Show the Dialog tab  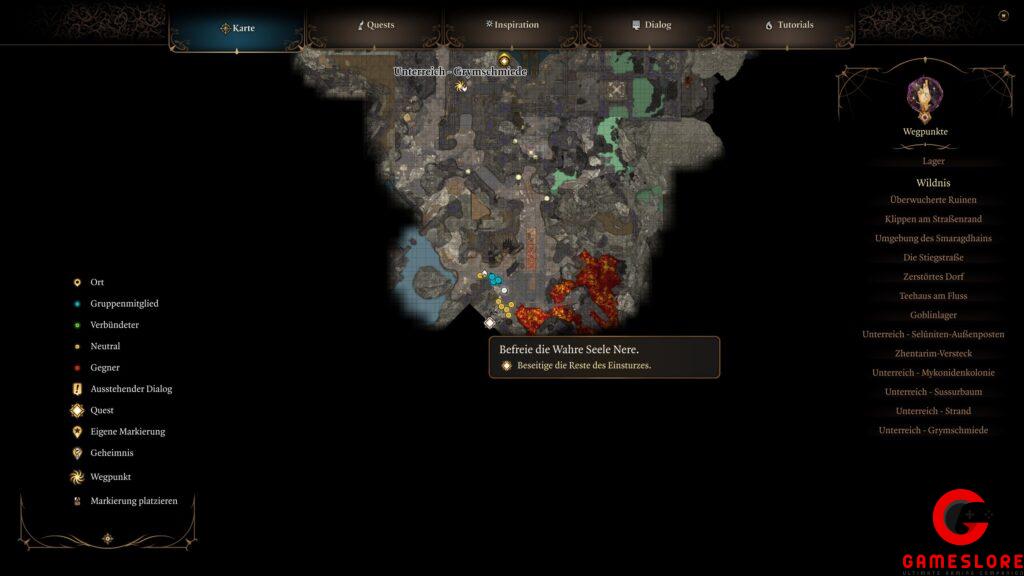(x=651, y=25)
